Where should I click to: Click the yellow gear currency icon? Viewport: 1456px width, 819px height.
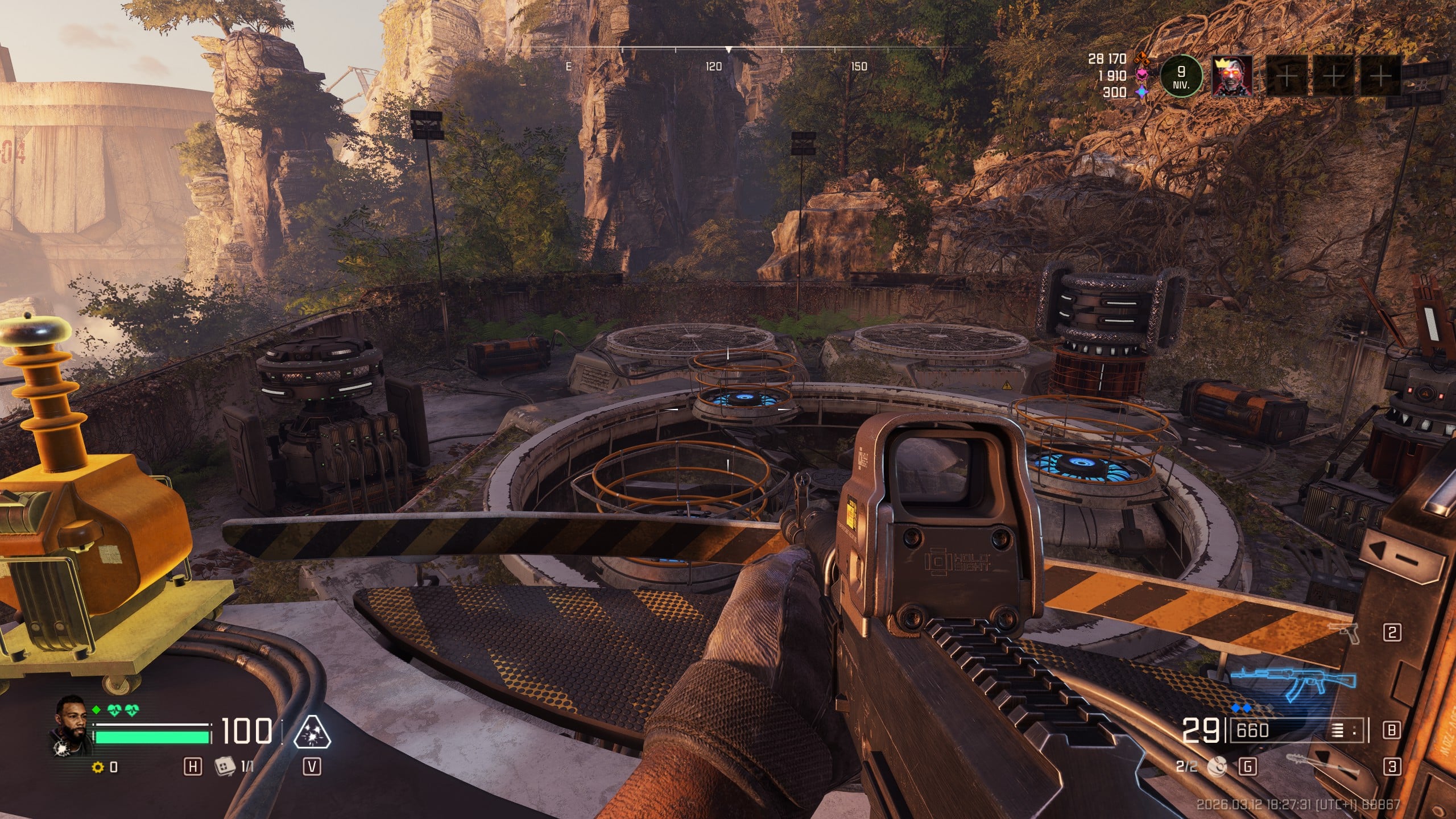pos(98,767)
